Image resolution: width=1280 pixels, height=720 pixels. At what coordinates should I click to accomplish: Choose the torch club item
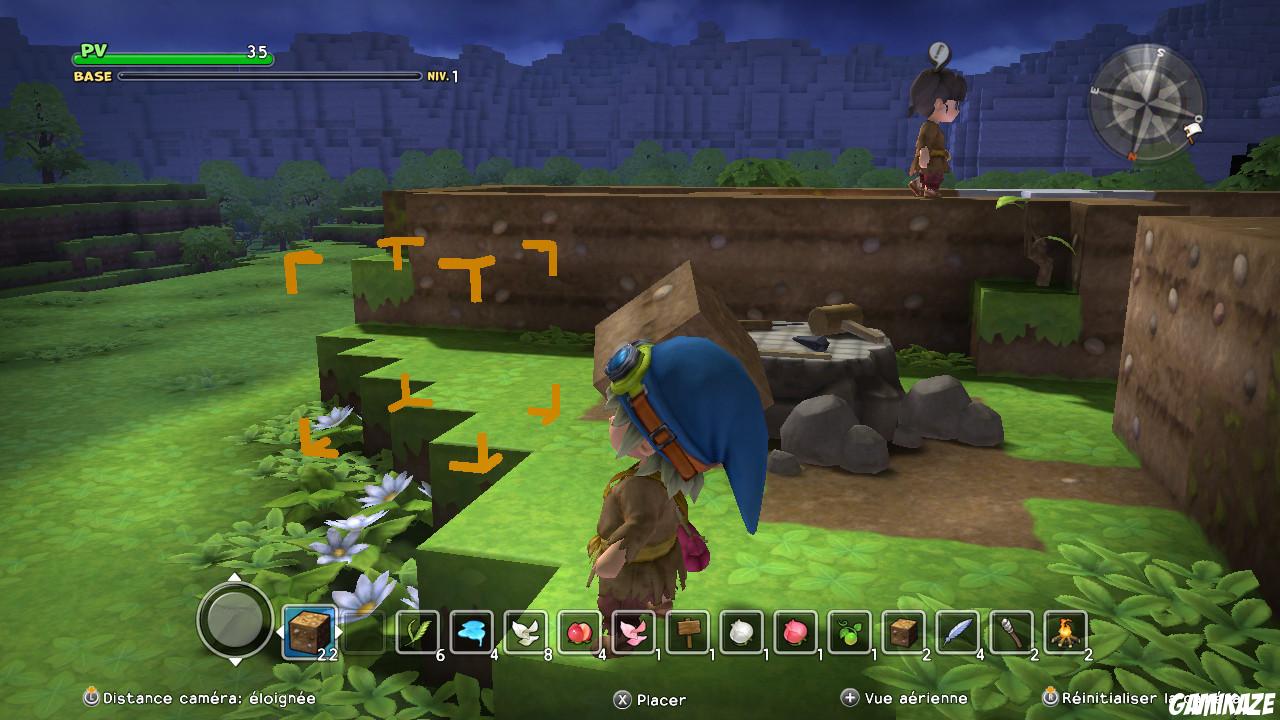(1010, 630)
